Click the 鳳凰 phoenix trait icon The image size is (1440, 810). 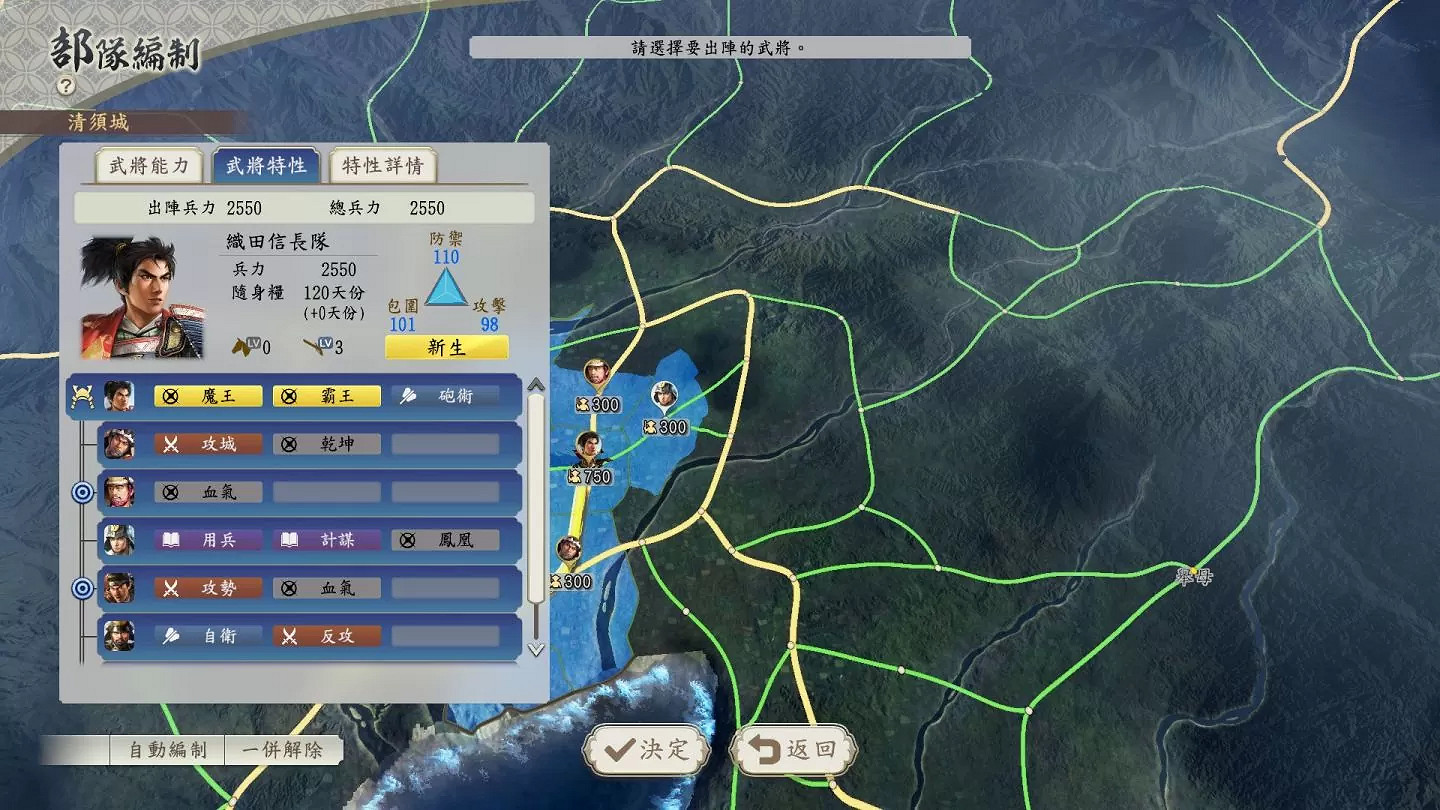click(x=445, y=540)
